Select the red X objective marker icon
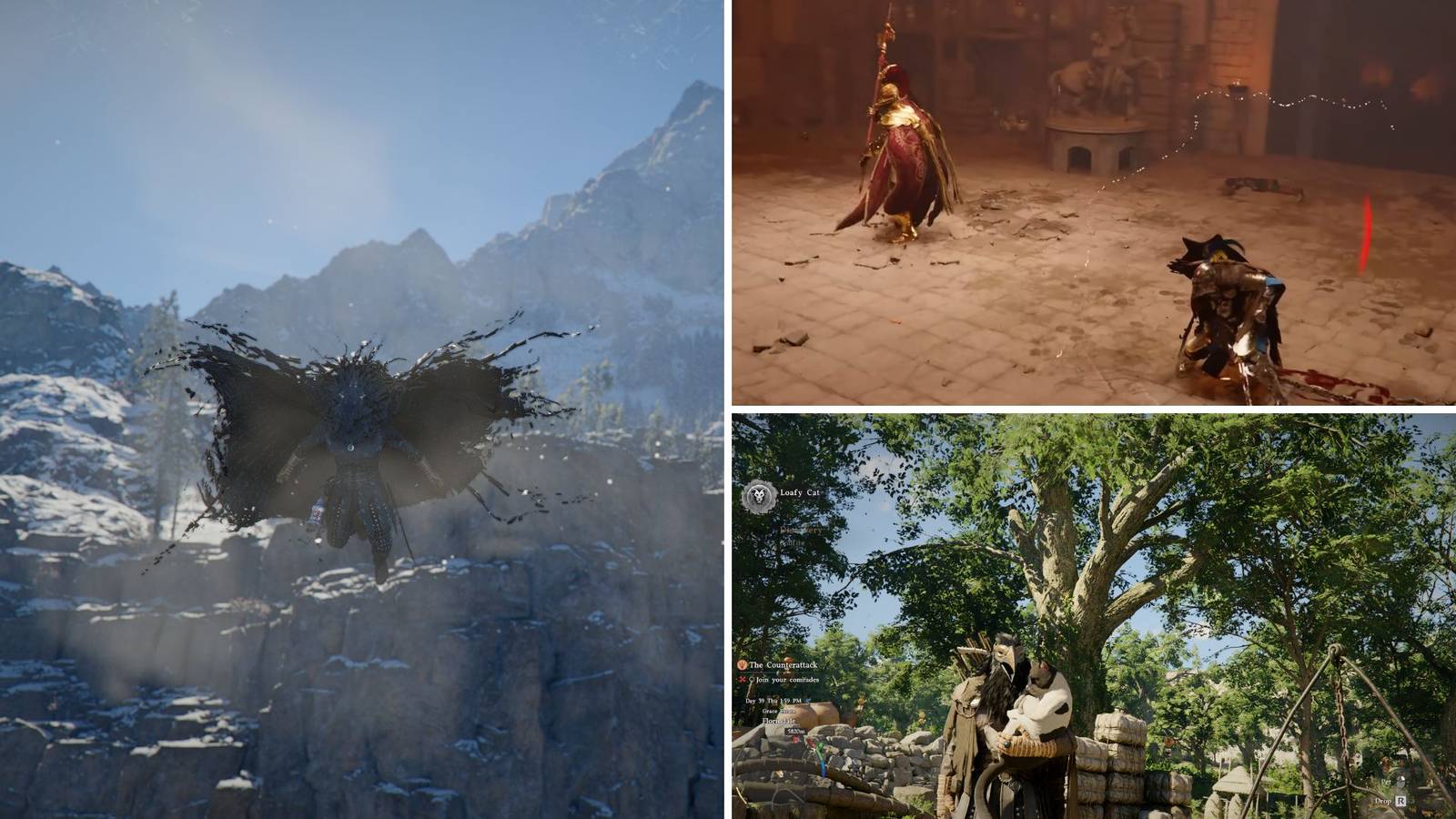The image size is (1456, 819). 743,679
